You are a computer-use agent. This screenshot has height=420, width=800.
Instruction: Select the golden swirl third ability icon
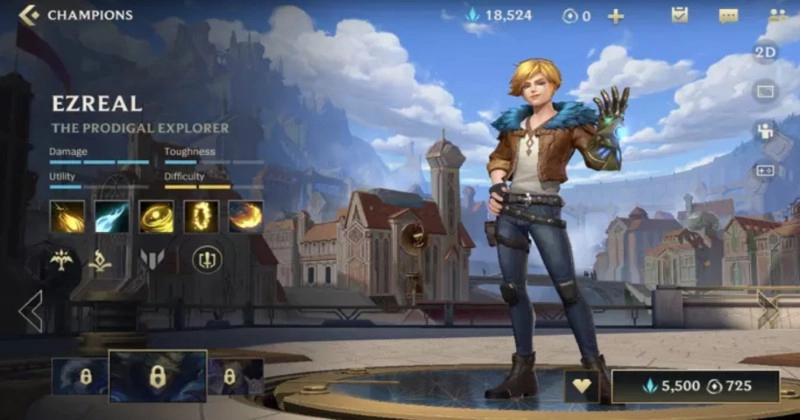coord(156,217)
